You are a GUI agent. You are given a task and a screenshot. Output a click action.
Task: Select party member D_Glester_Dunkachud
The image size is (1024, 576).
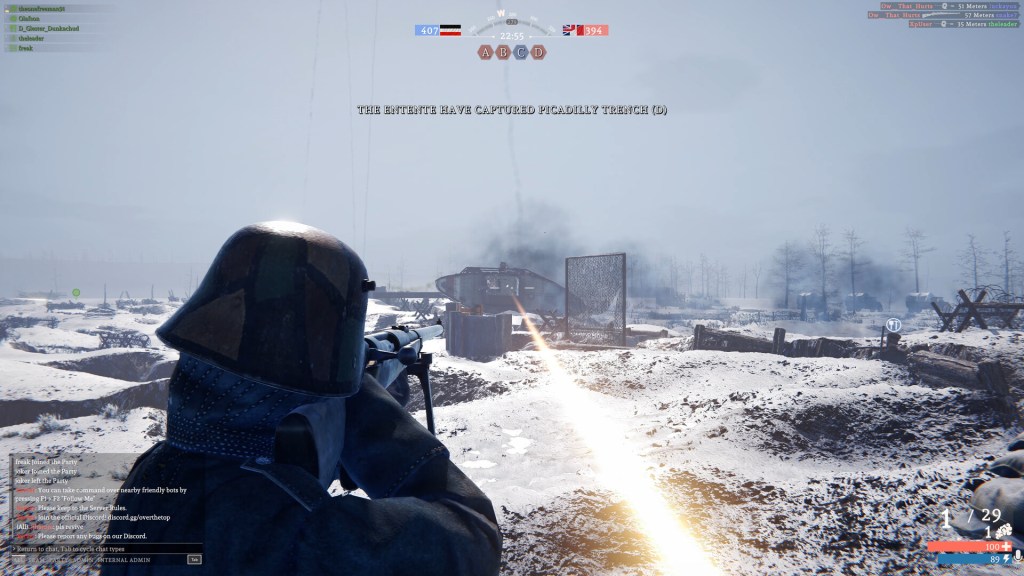tap(48, 28)
